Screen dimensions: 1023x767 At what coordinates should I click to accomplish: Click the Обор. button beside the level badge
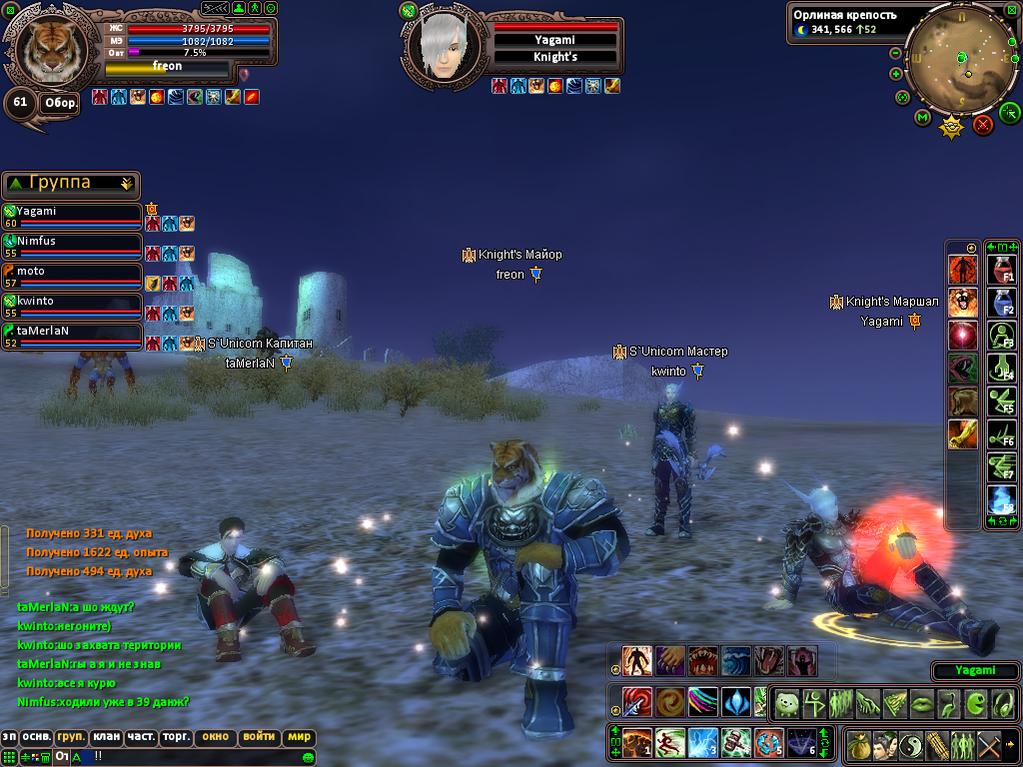pyautogui.click(x=61, y=103)
